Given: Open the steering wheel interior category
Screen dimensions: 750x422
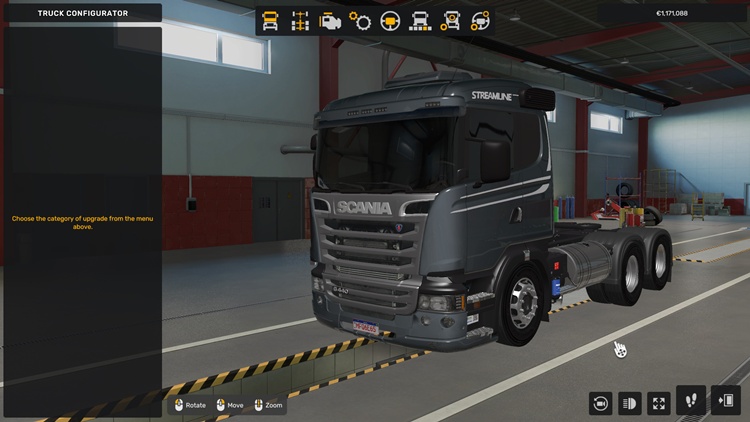Looking at the screenshot, I should [390, 20].
